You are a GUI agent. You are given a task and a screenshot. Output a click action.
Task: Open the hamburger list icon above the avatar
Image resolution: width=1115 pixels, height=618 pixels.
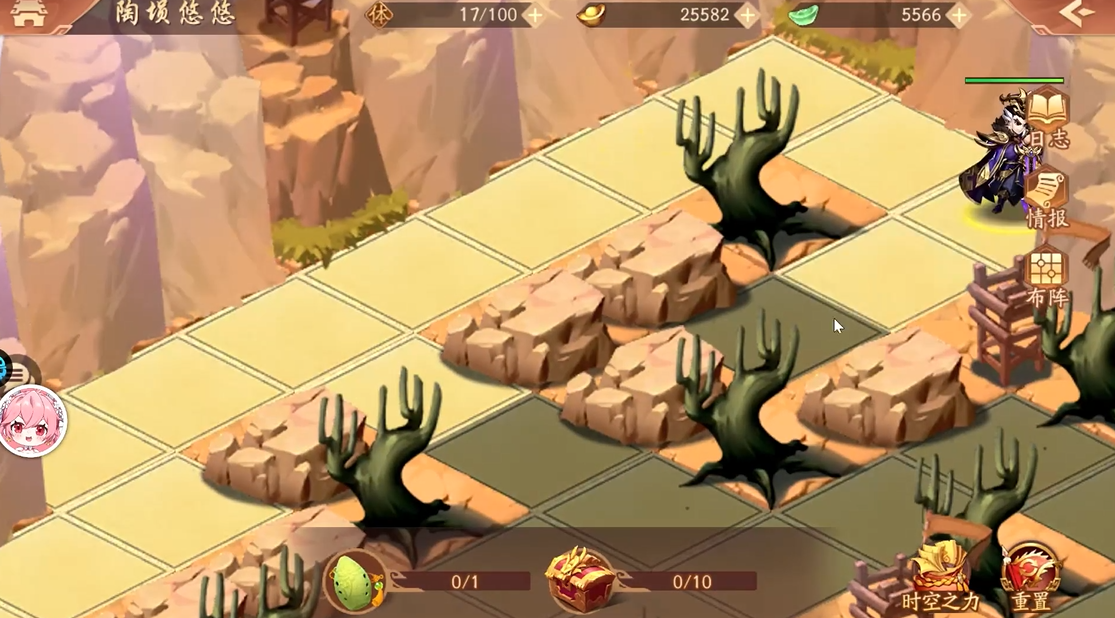pos(17,373)
